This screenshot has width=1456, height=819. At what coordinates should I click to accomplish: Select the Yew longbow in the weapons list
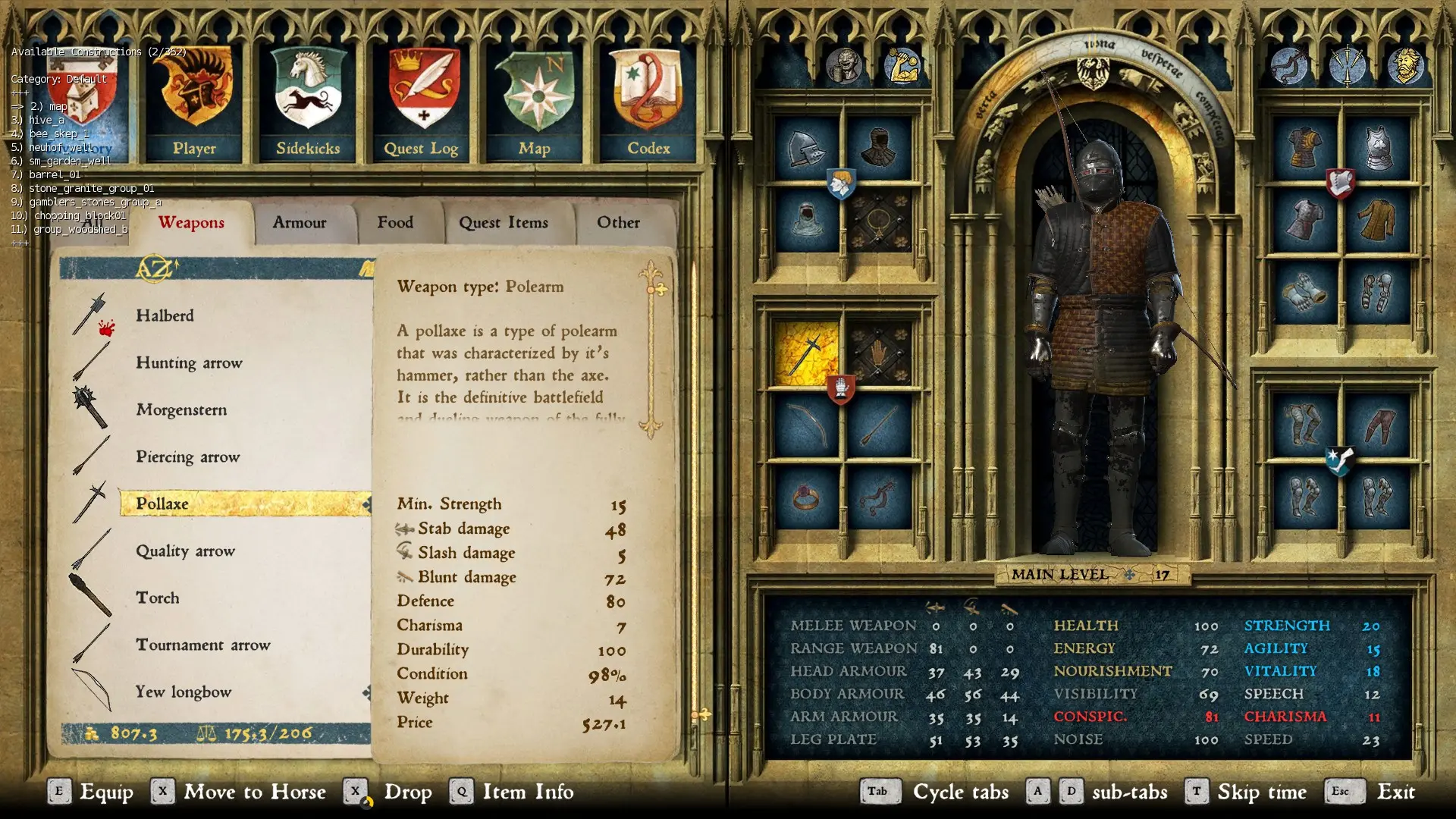pos(184,692)
